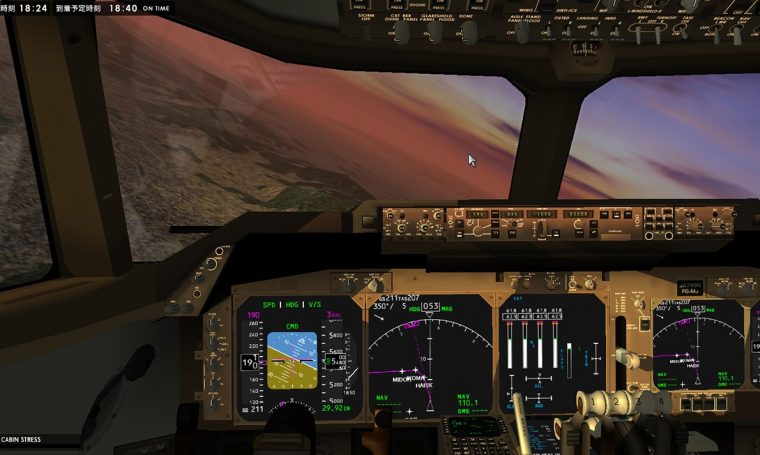Select the first officer's navigation display
The image size is (760, 455).
(698, 348)
